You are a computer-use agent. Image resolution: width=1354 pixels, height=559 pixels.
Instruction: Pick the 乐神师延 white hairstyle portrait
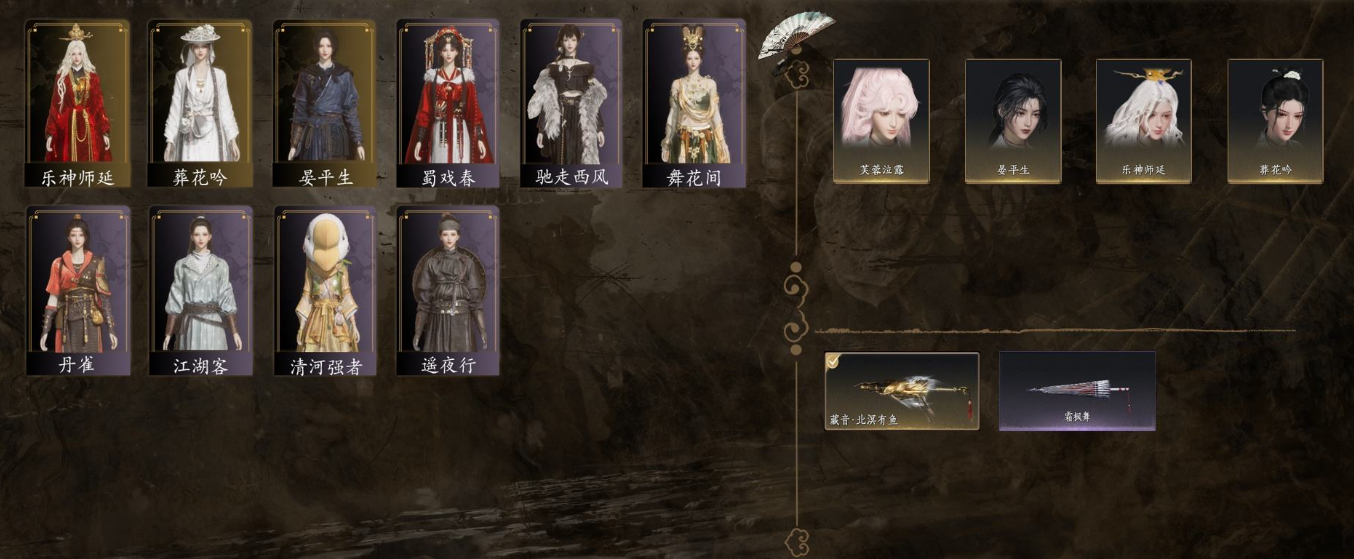(x=1143, y=120)
